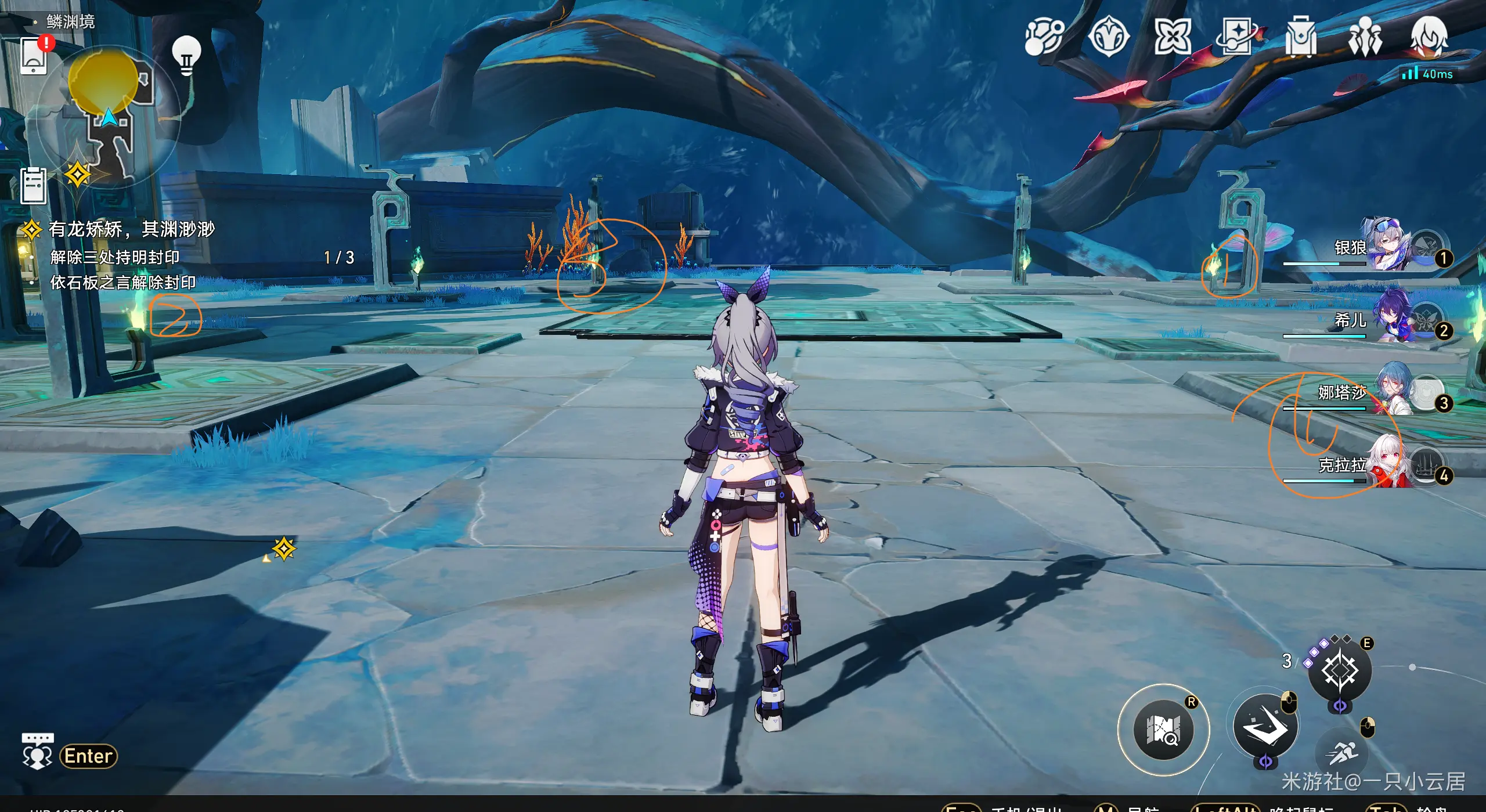Use the basic attack button

click(x=1265, y=727)
